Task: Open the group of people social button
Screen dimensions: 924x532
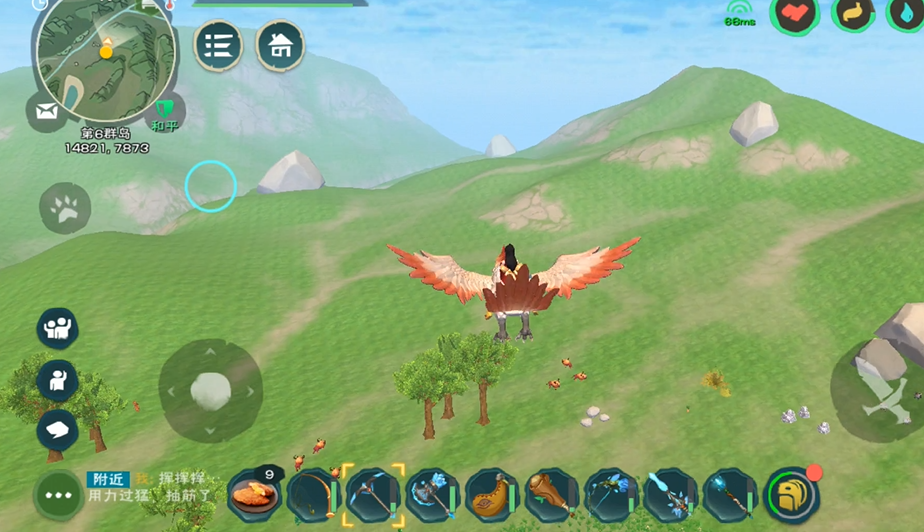Action: [57, 328]
